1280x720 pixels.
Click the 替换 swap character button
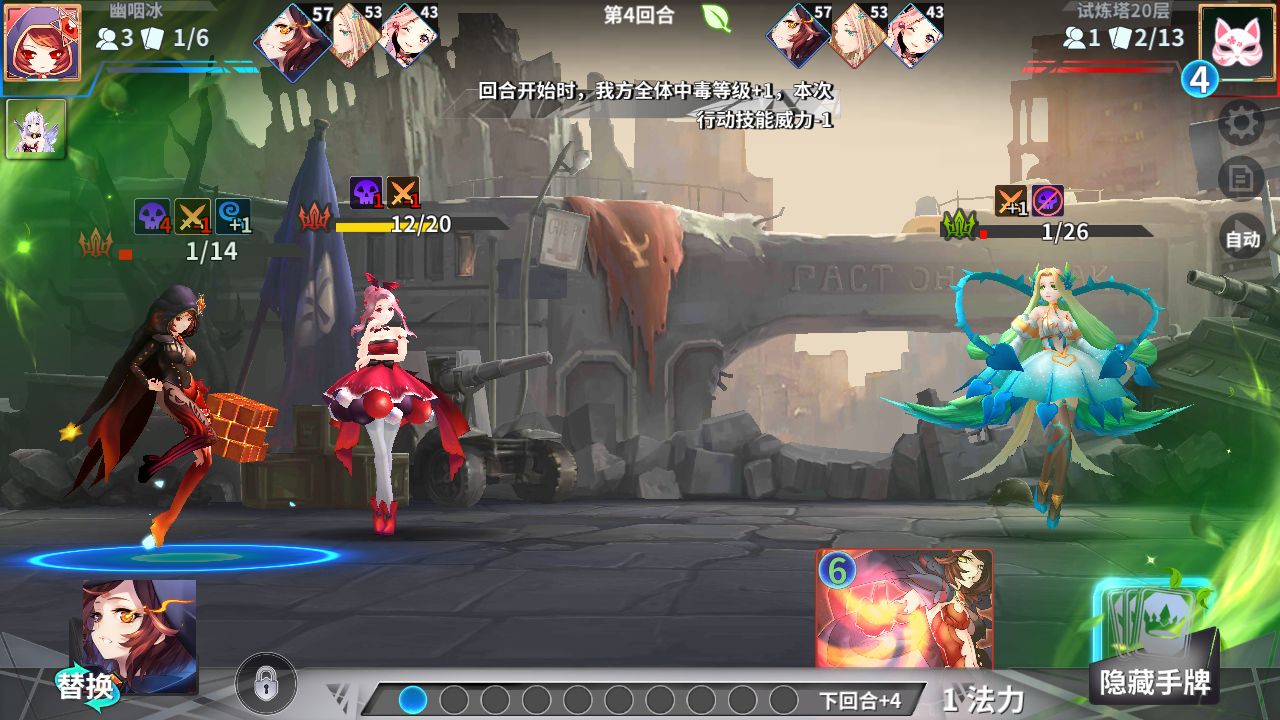[x=85, y=687]
